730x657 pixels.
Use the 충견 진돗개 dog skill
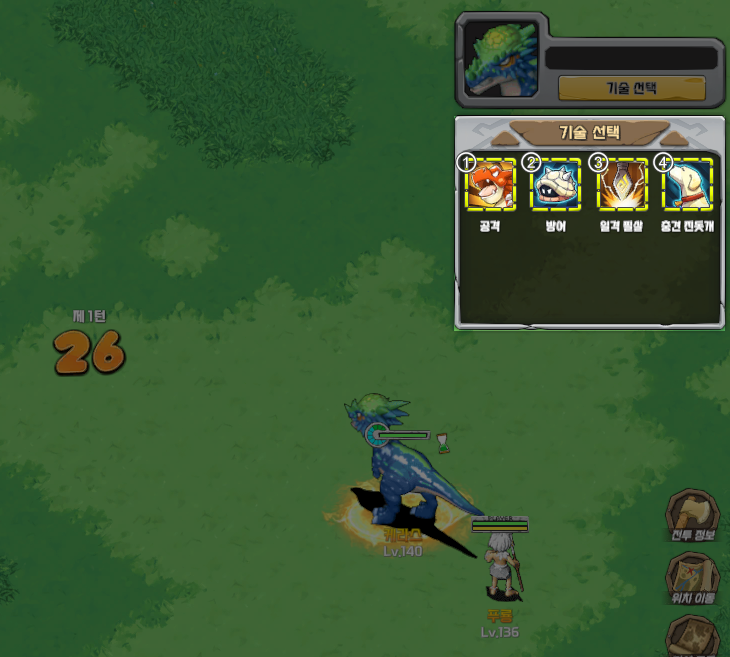click(687, 185)
